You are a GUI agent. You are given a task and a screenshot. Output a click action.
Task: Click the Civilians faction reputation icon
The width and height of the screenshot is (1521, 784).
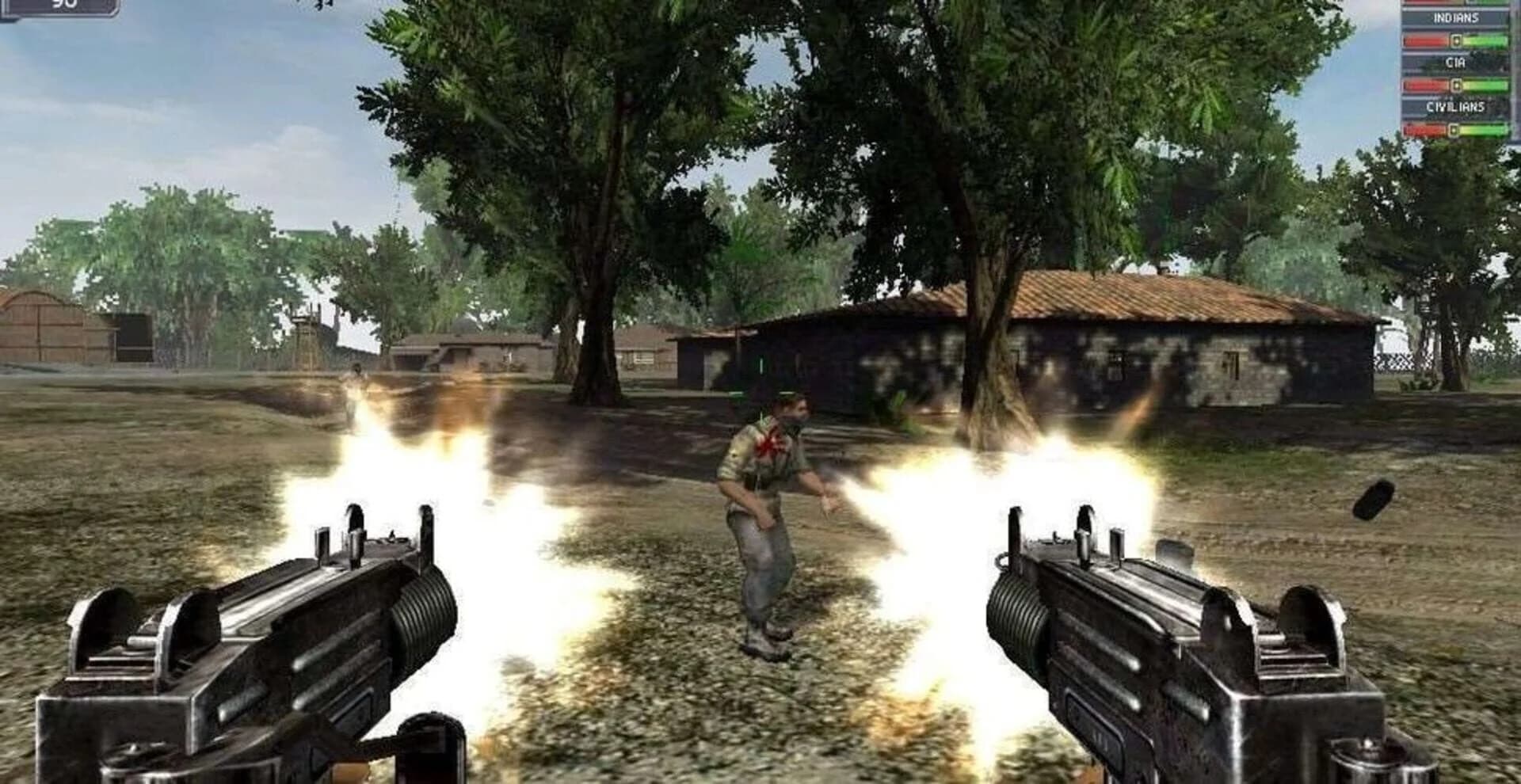coord(1453,129)
